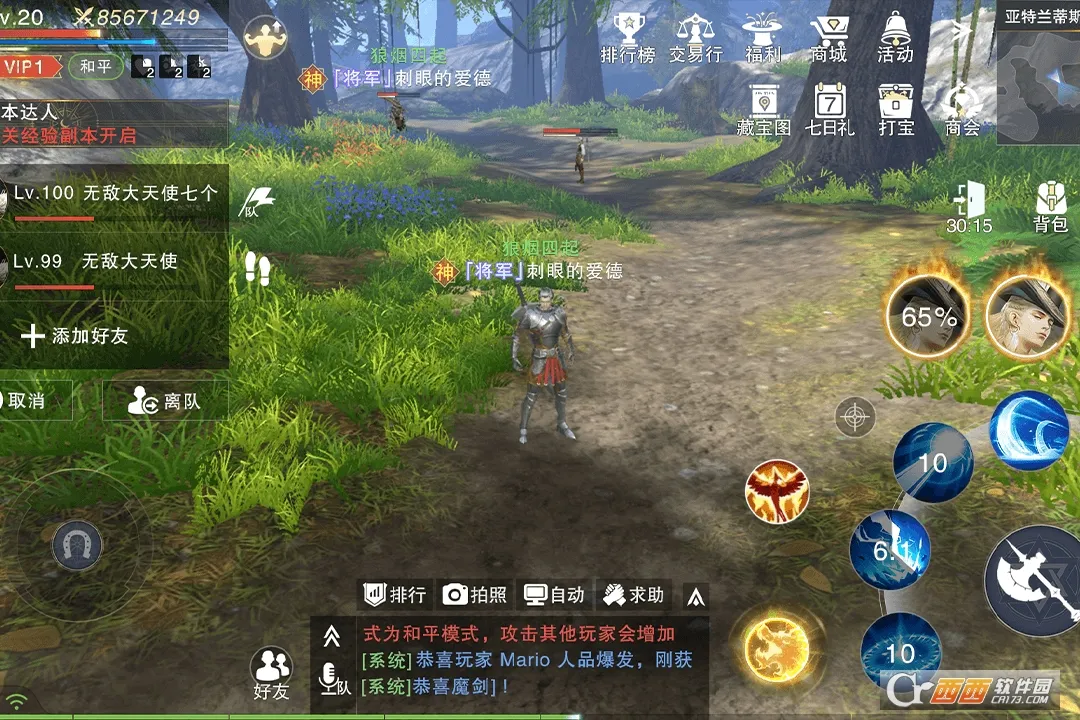
Task: Claim the 七日礼 seven-day gift
Action: coord(830,110)
